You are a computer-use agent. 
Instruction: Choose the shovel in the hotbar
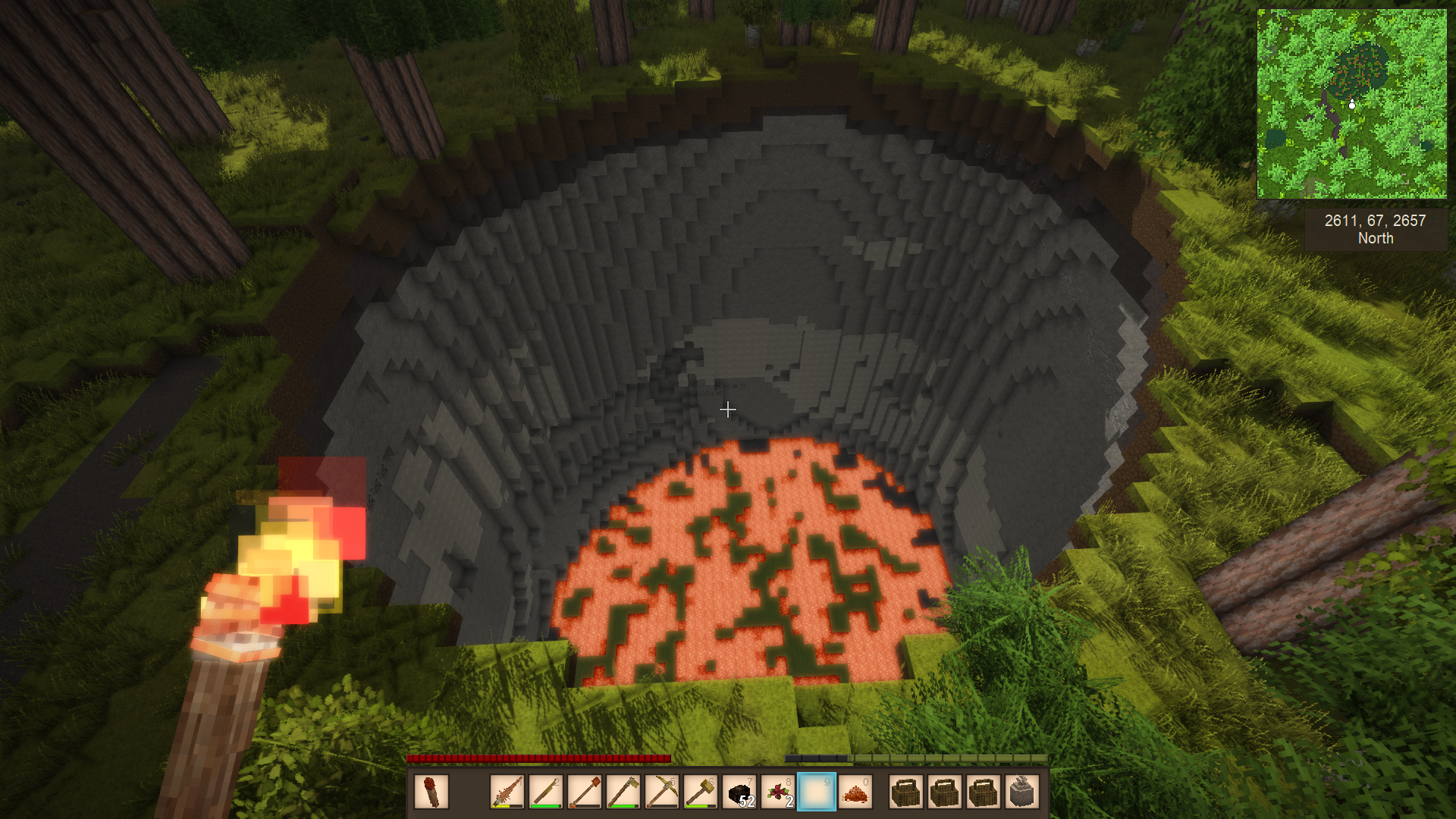[585, 792]
